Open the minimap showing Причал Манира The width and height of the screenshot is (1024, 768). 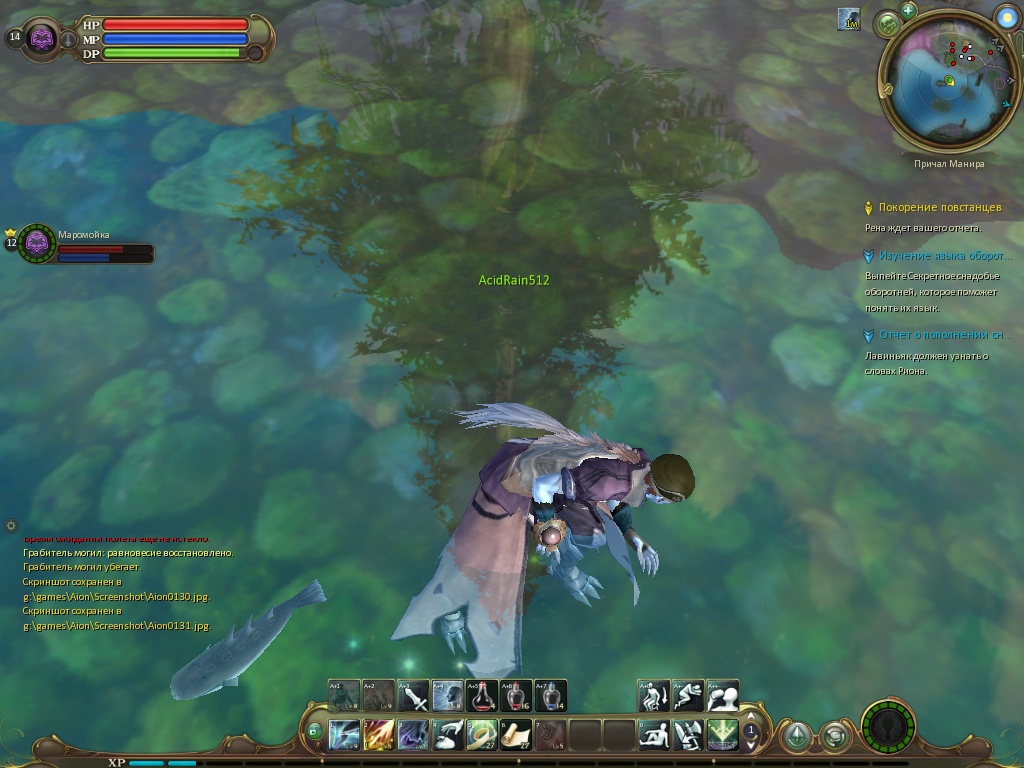pos(946,84)
